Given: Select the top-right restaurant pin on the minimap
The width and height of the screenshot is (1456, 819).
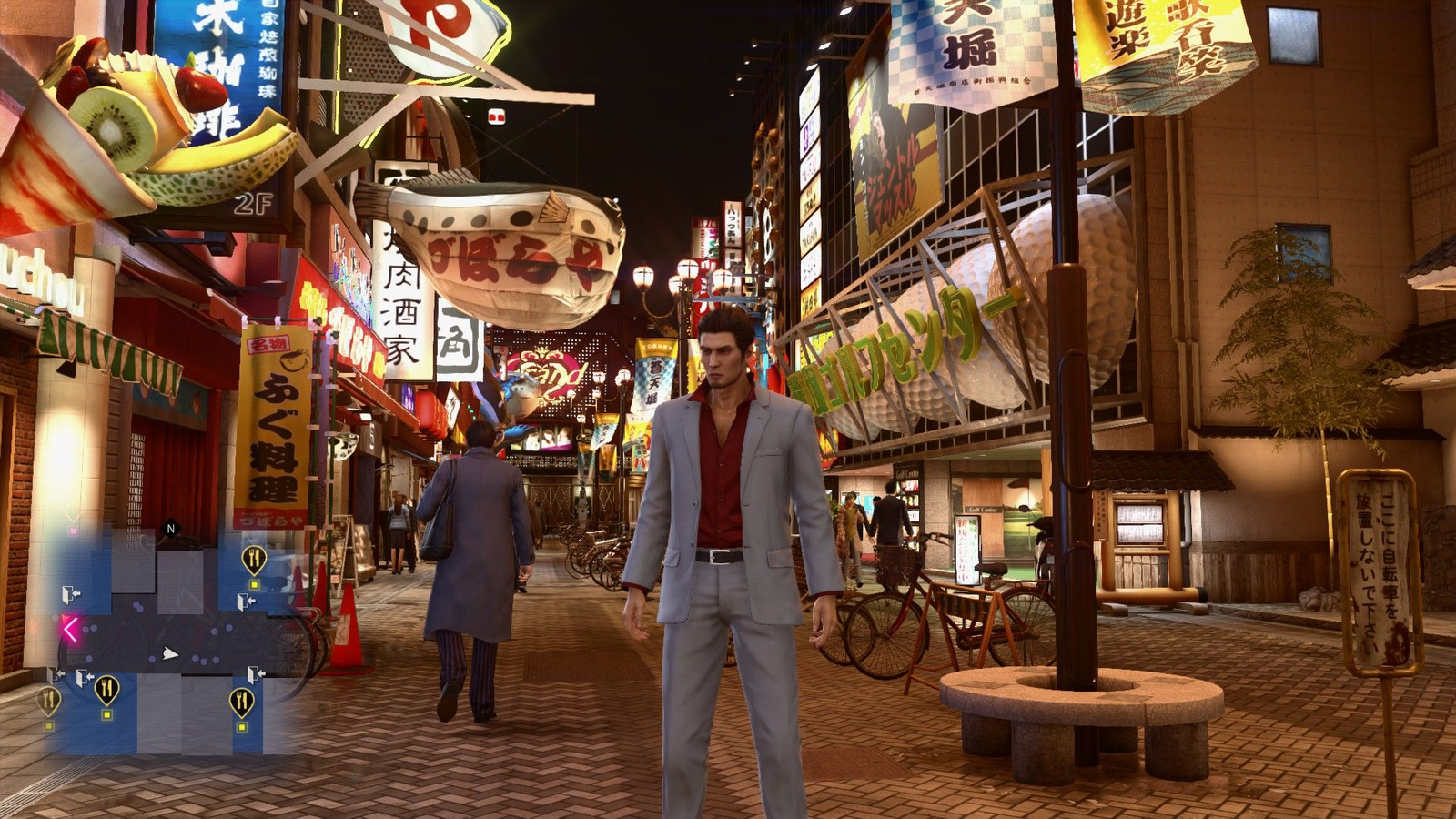Looking at the screenshot, I should tap(254, 556).
